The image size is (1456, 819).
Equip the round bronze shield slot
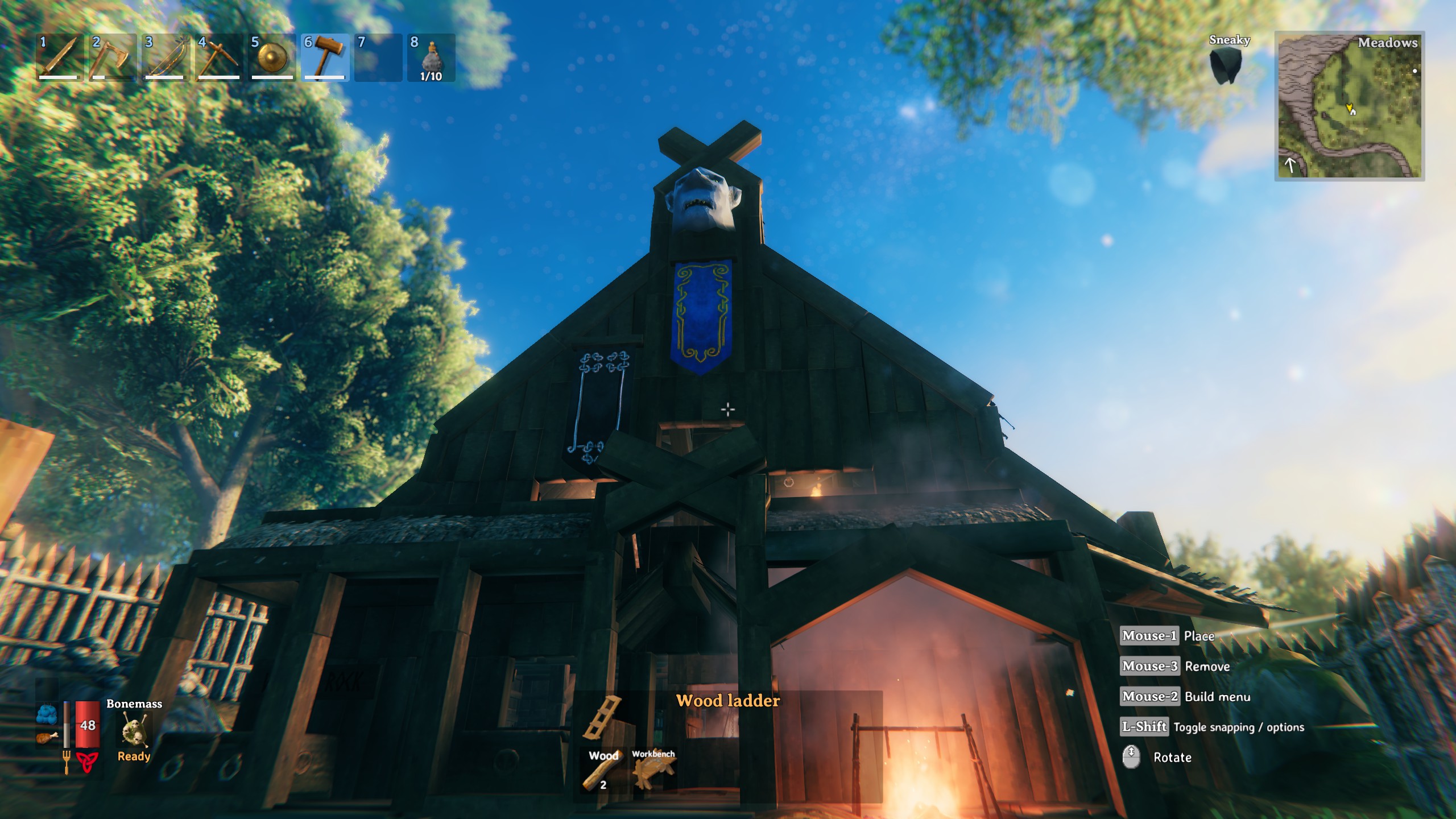click(272, 57)
